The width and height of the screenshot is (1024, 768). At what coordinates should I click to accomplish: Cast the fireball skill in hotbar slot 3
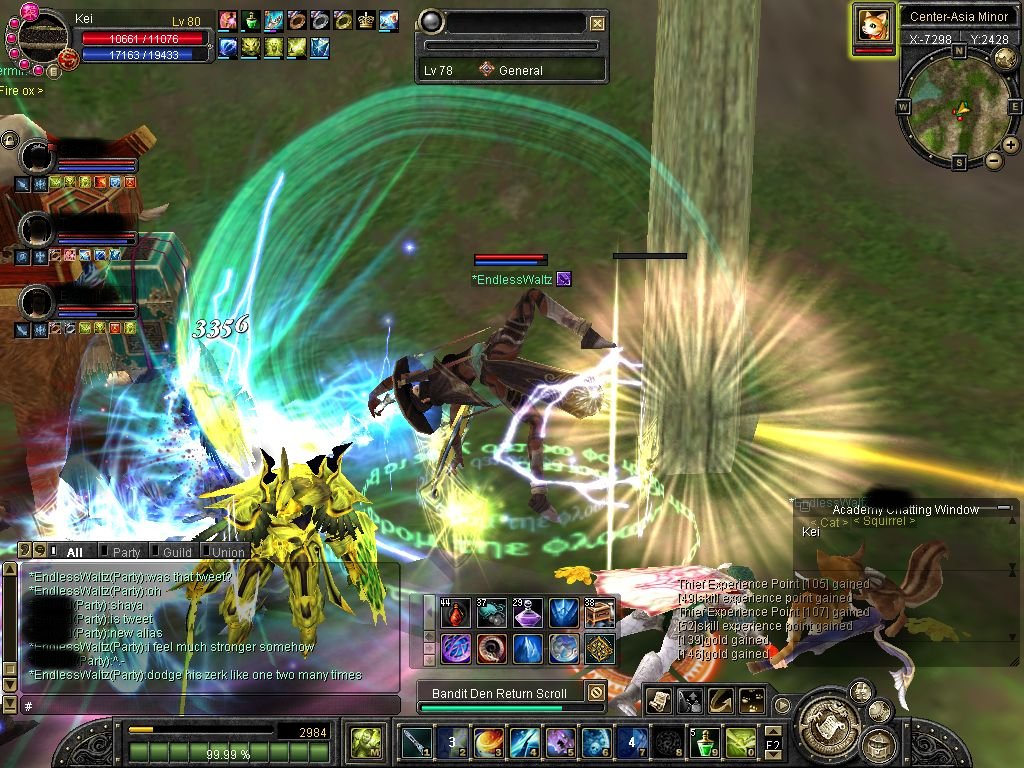[489, 742]
